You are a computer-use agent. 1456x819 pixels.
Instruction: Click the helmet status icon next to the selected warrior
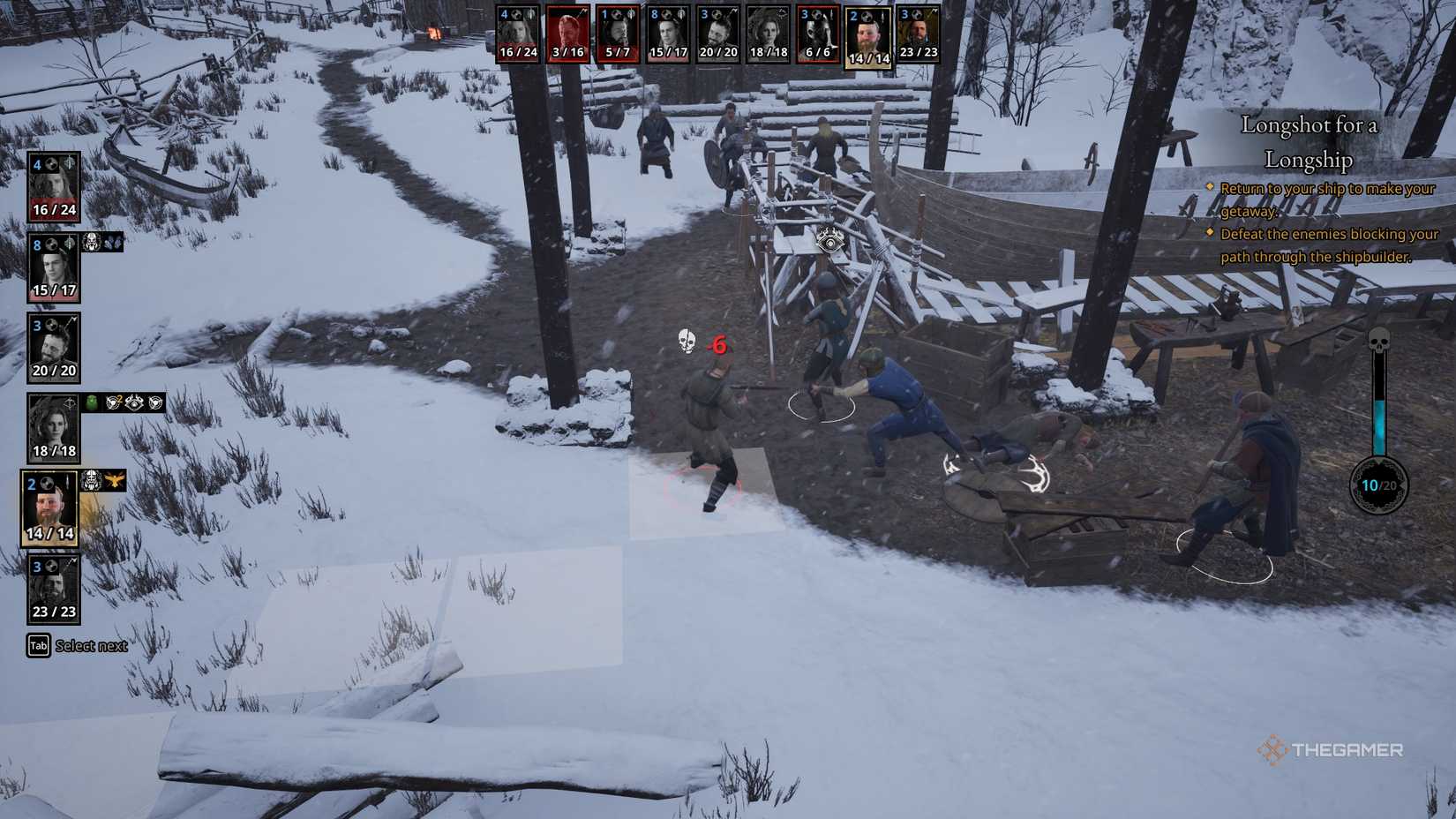click(x=92, y=482)
